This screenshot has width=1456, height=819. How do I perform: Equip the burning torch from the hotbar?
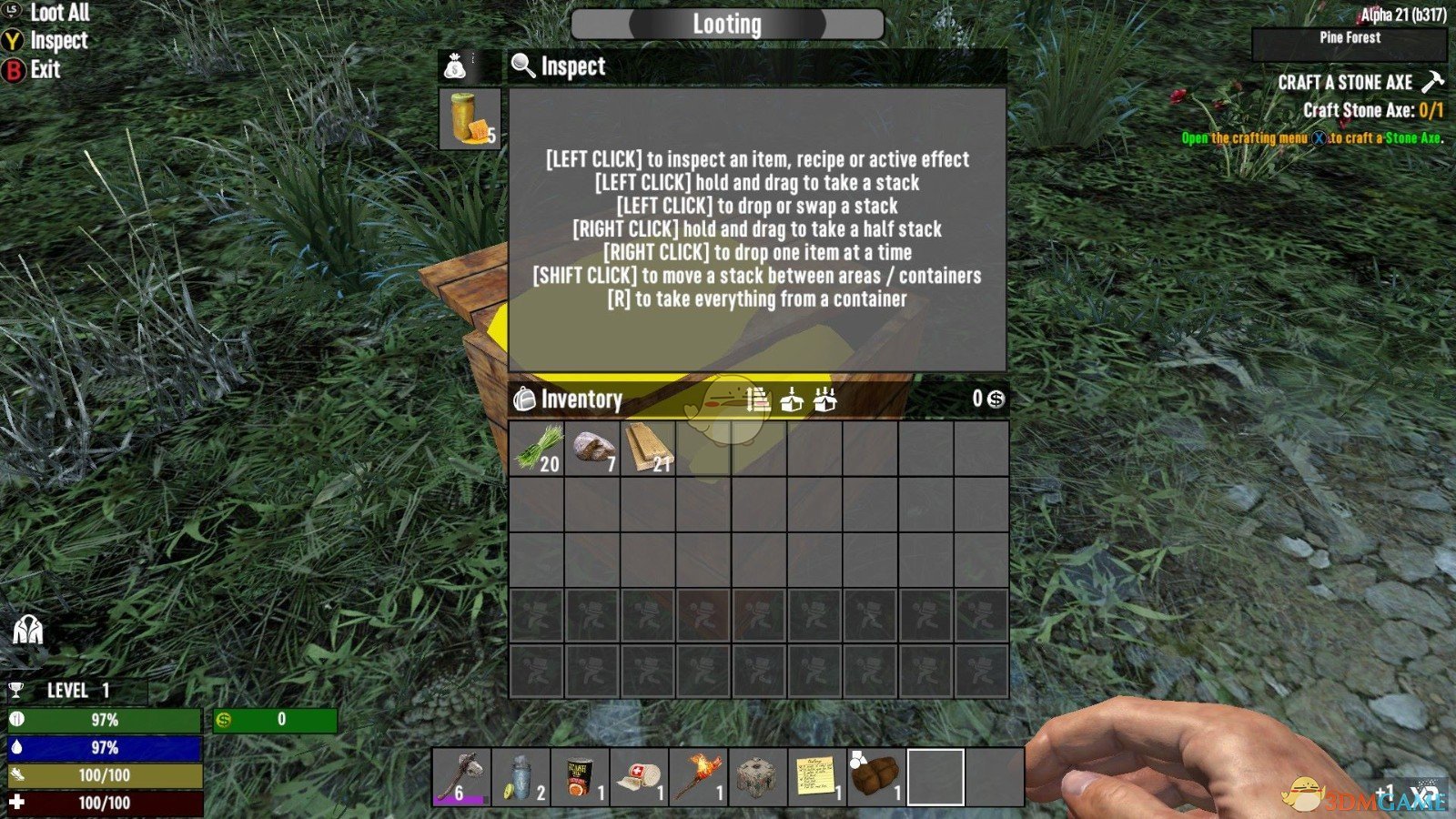point(698,777)
